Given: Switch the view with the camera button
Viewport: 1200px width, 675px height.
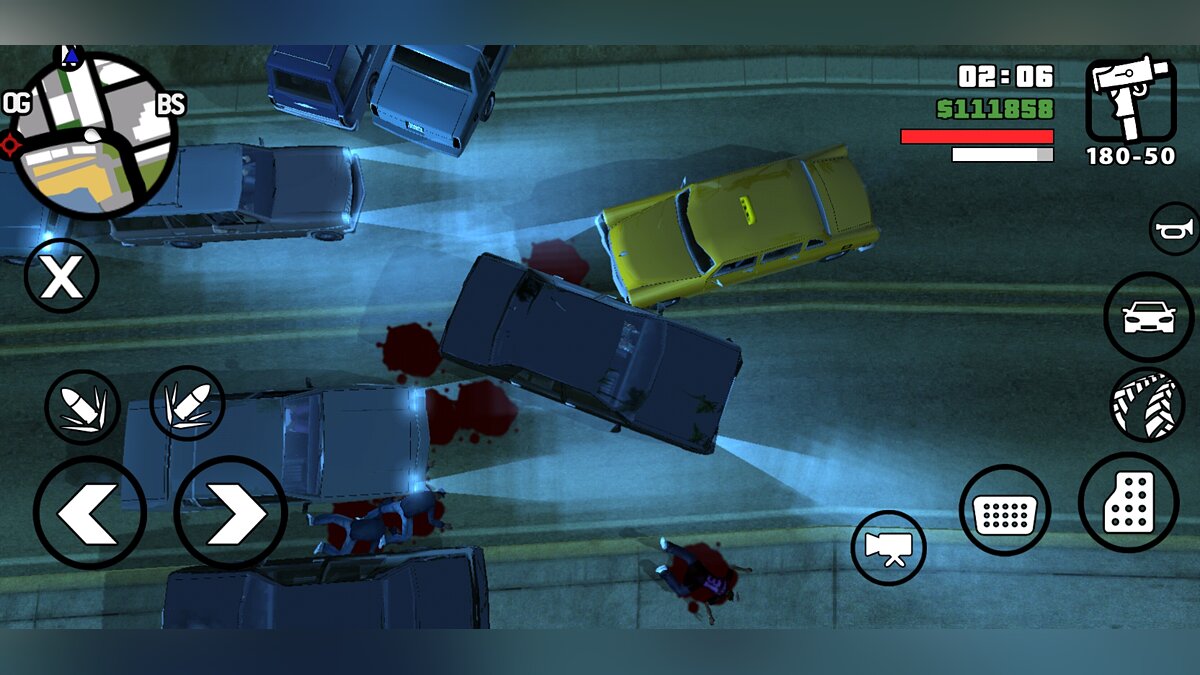Looking at the screenshot, I should coord(888,548).
